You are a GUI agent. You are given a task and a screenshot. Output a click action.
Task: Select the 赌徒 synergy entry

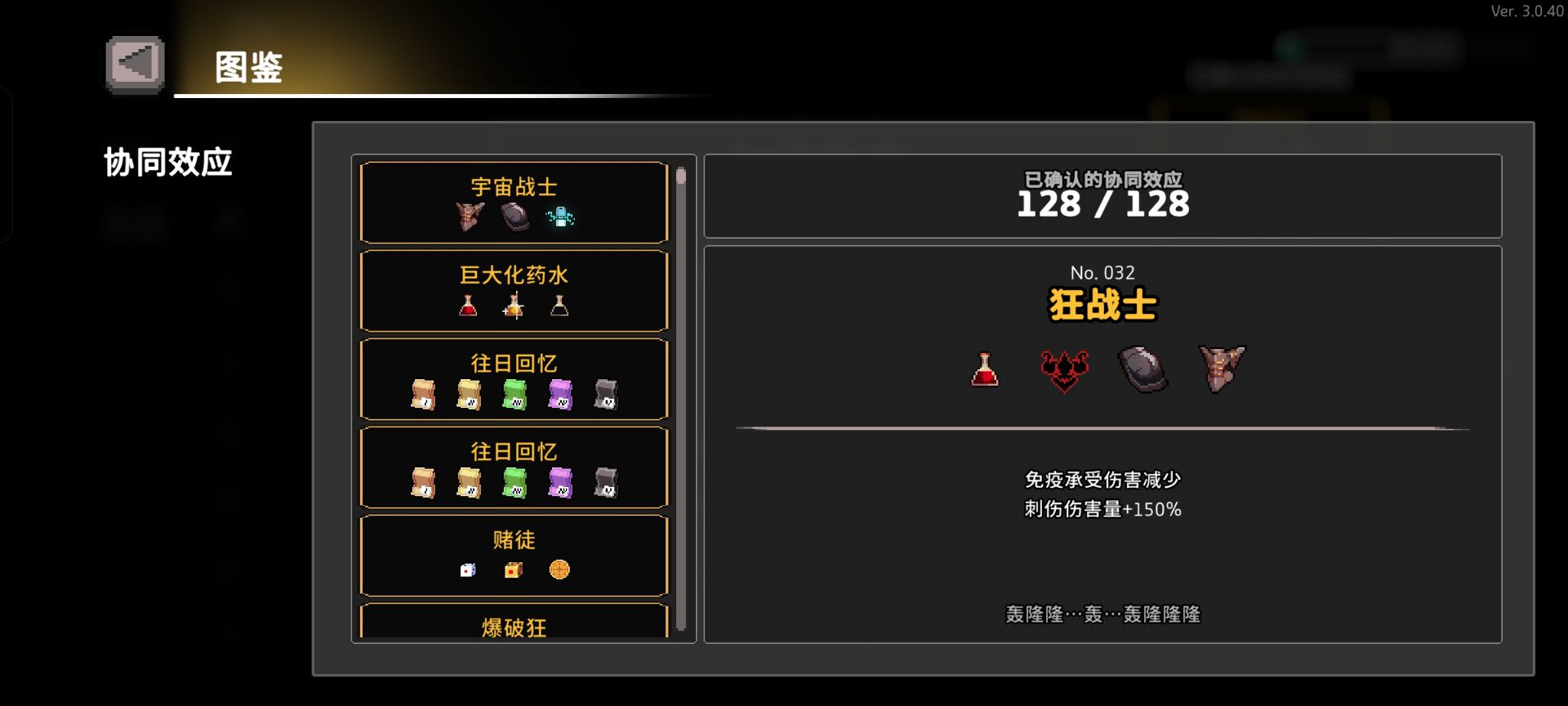click(513, 556)
